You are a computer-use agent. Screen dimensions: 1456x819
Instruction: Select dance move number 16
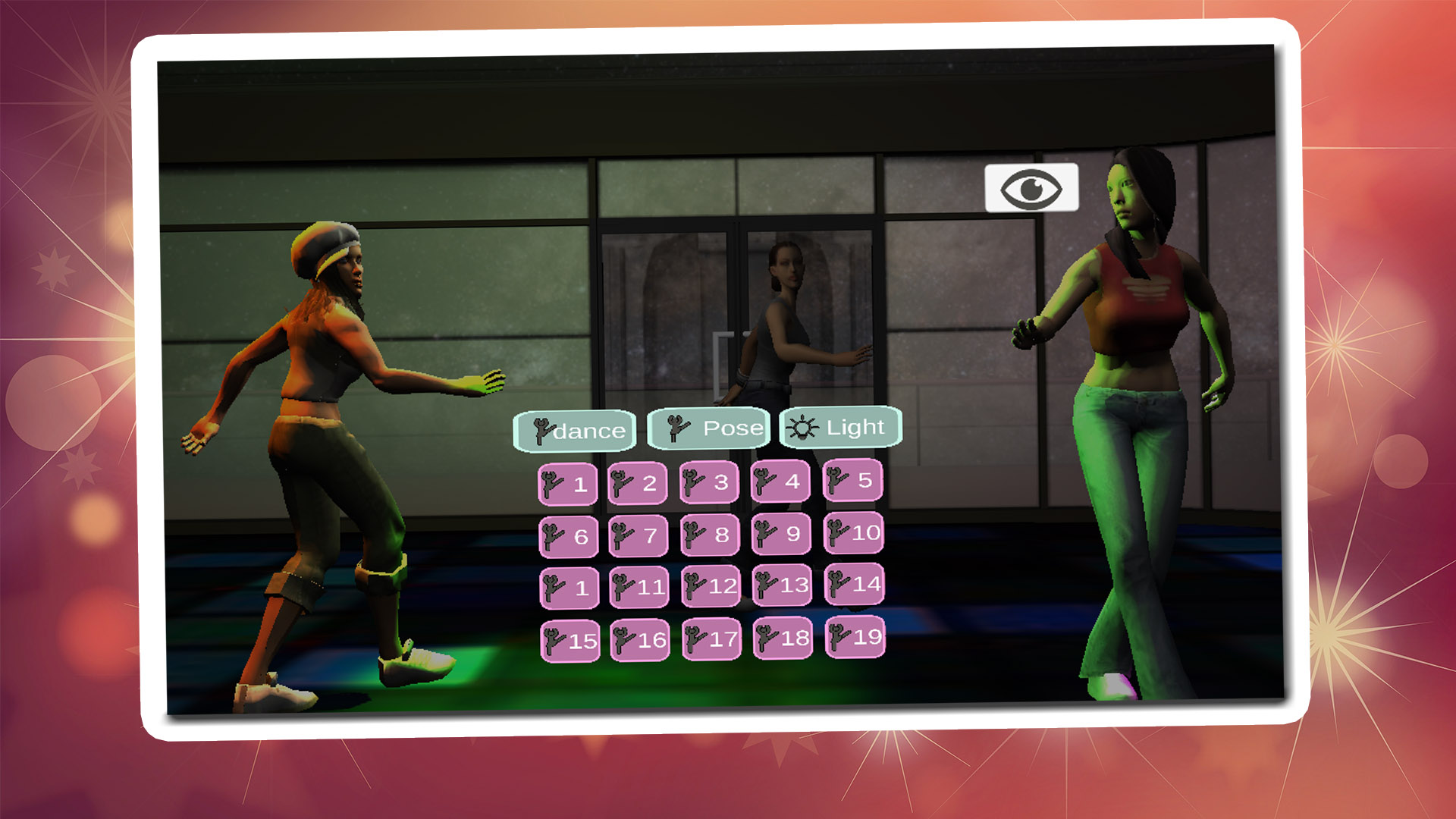click(639, 639)
